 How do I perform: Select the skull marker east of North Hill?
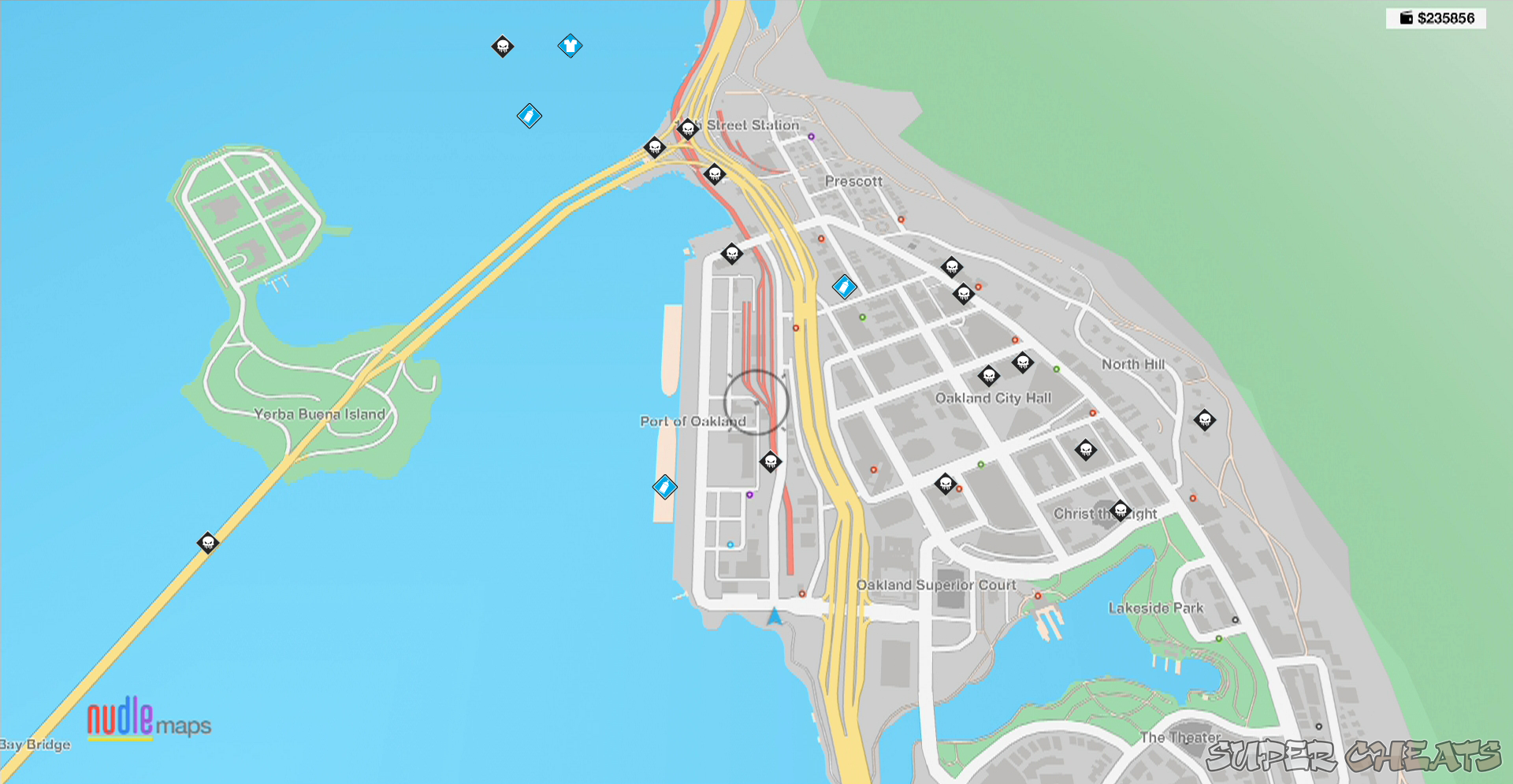tap(1205, 420)
